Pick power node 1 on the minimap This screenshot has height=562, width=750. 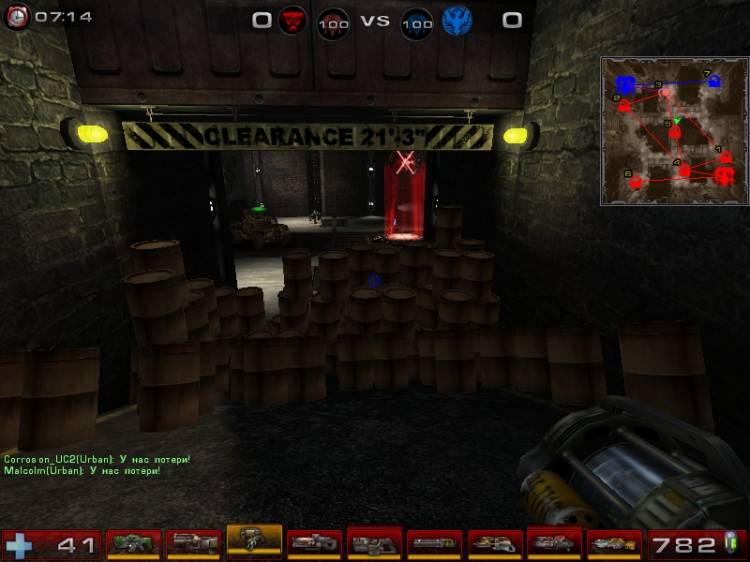tap(725, 156)
